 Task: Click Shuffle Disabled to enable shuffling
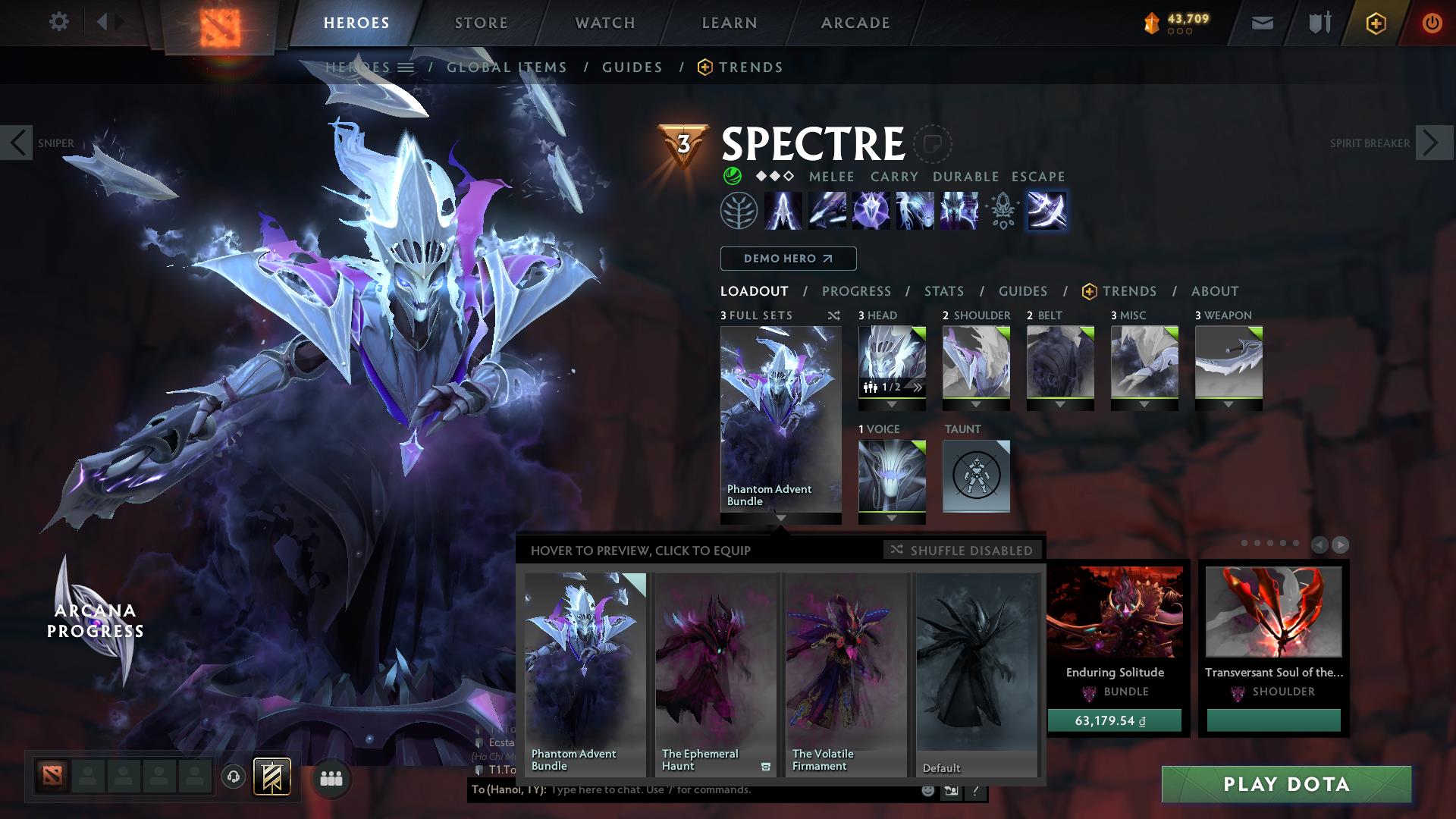pyautogui.click(x=962, y=550)
